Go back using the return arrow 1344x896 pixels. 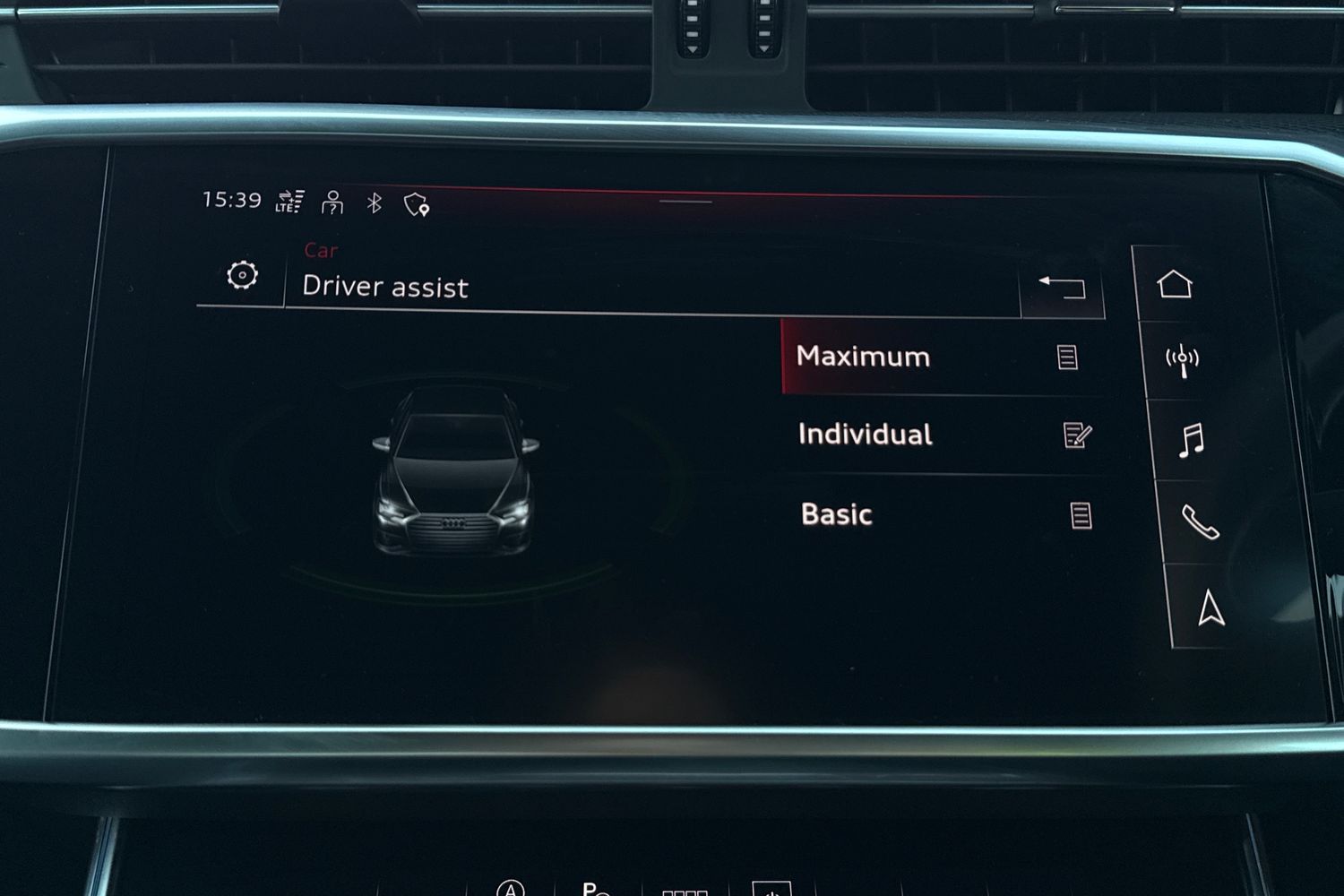(1063, 287)
